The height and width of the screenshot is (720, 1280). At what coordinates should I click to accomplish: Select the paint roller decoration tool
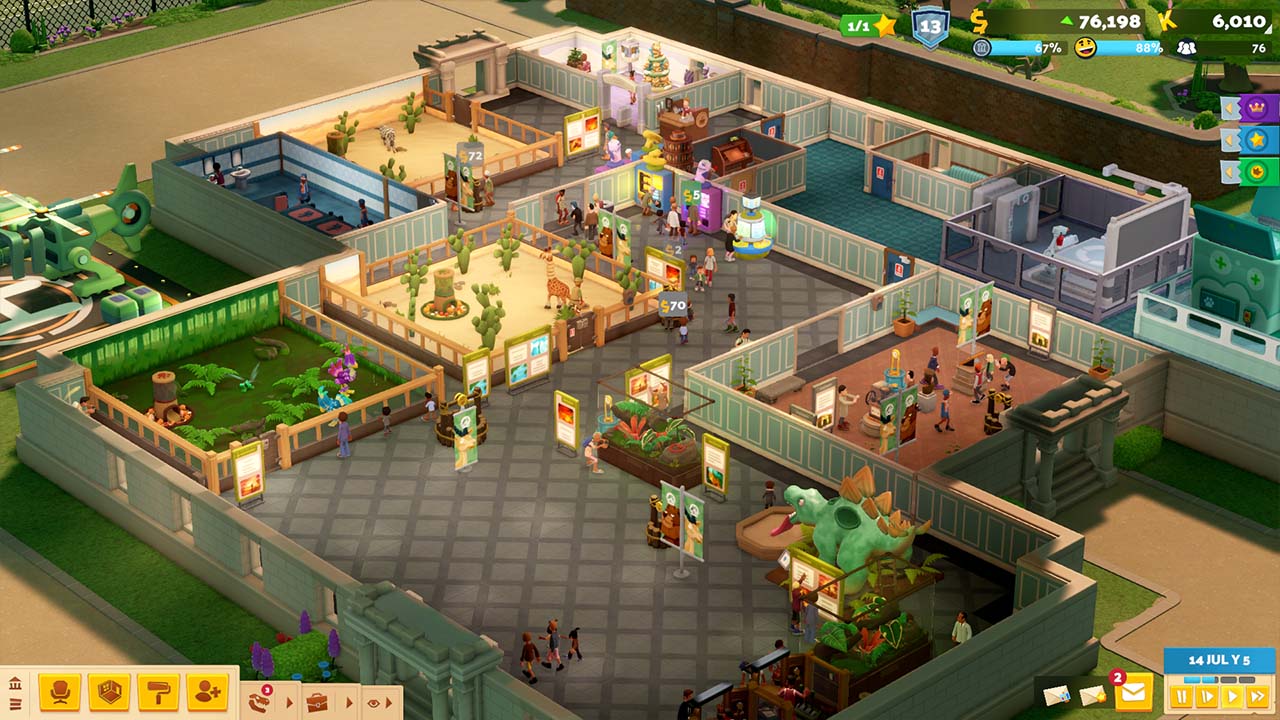click(x=158, y=692)
